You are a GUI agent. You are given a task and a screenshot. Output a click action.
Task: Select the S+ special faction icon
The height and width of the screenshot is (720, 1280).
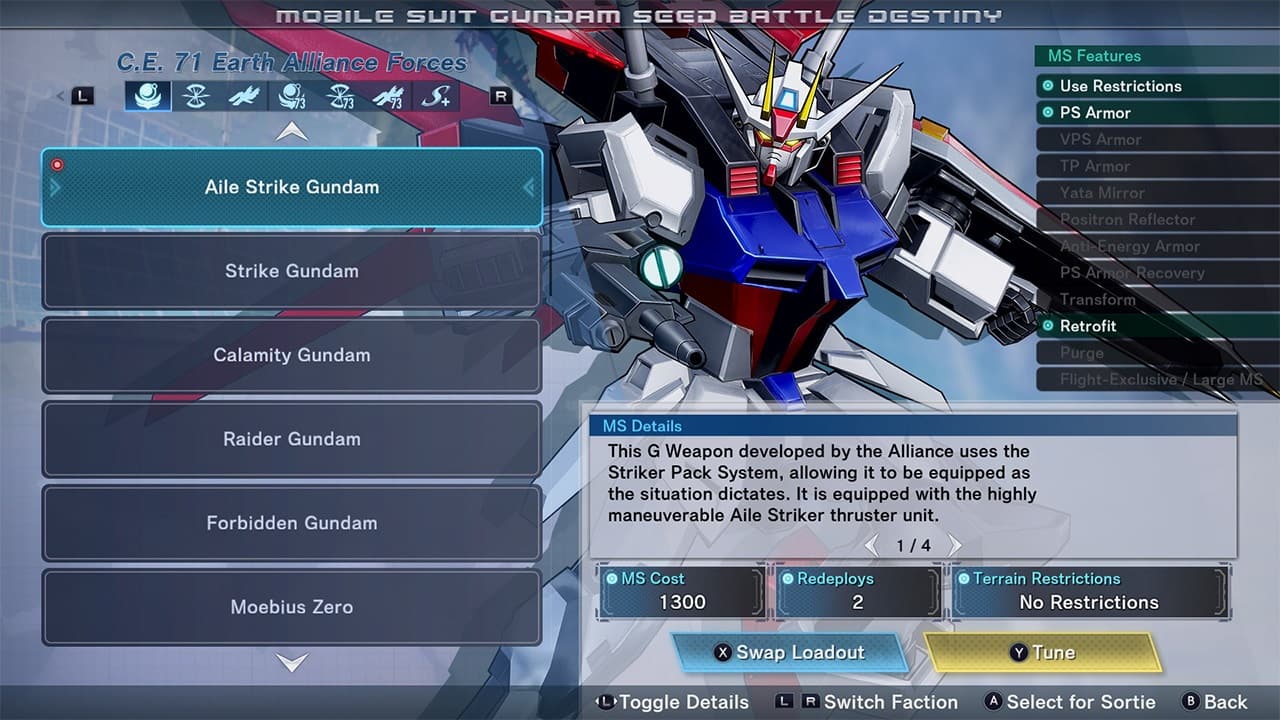(x=434, y=97)
